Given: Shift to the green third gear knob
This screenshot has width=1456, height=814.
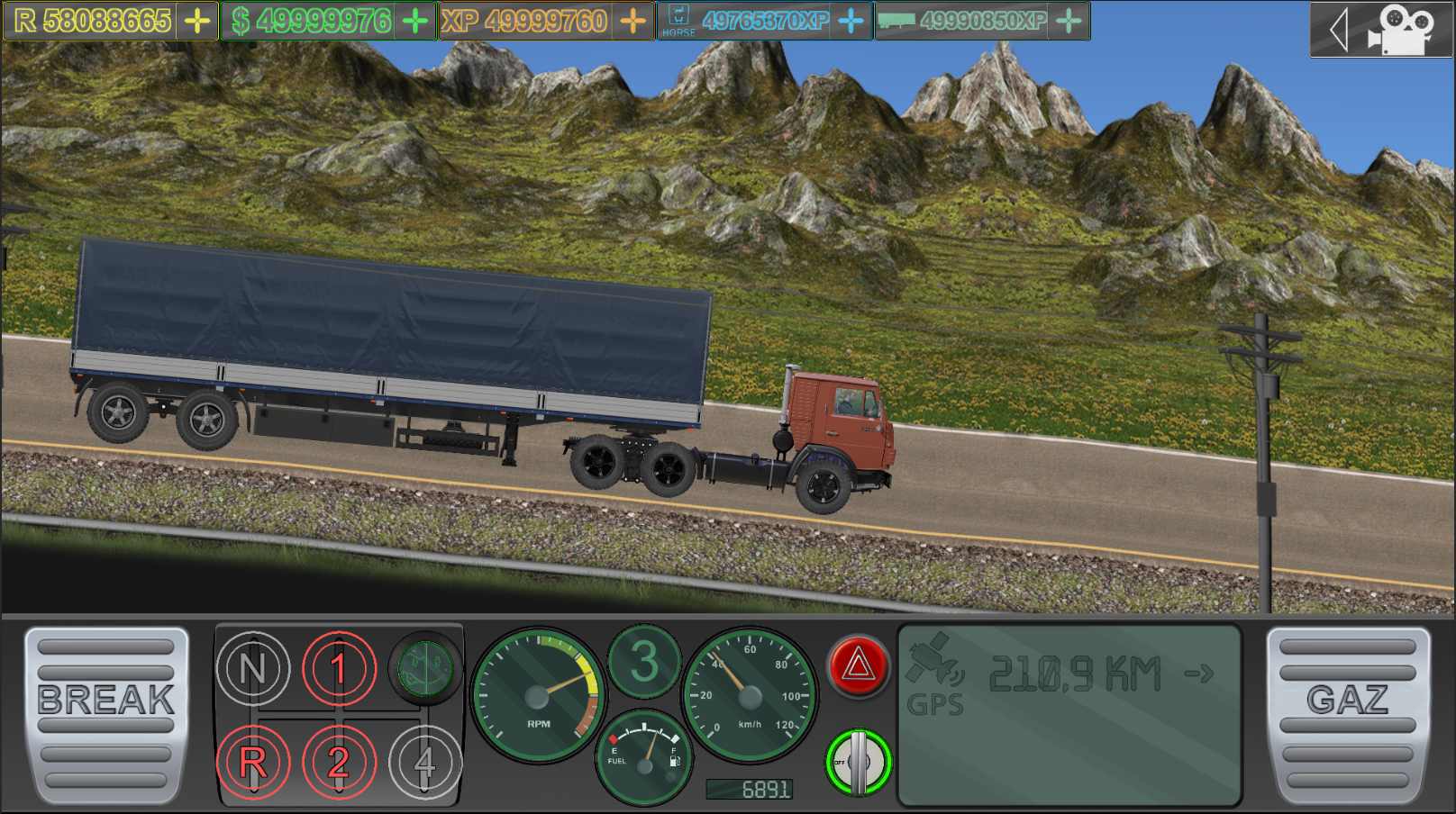Looking at the screenshot, I should click(424, 668).
